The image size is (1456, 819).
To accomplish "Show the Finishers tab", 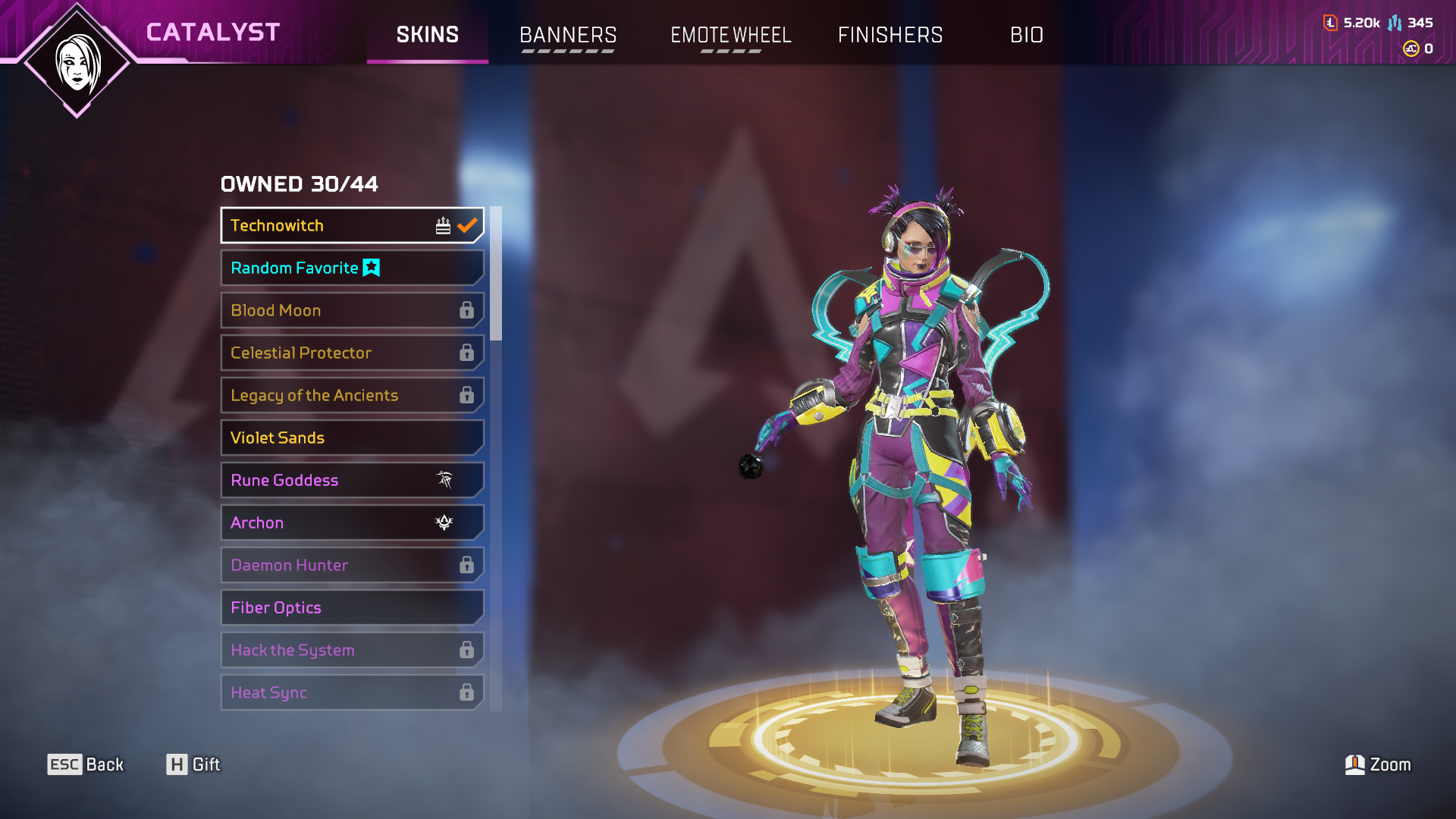I will 890,35.
